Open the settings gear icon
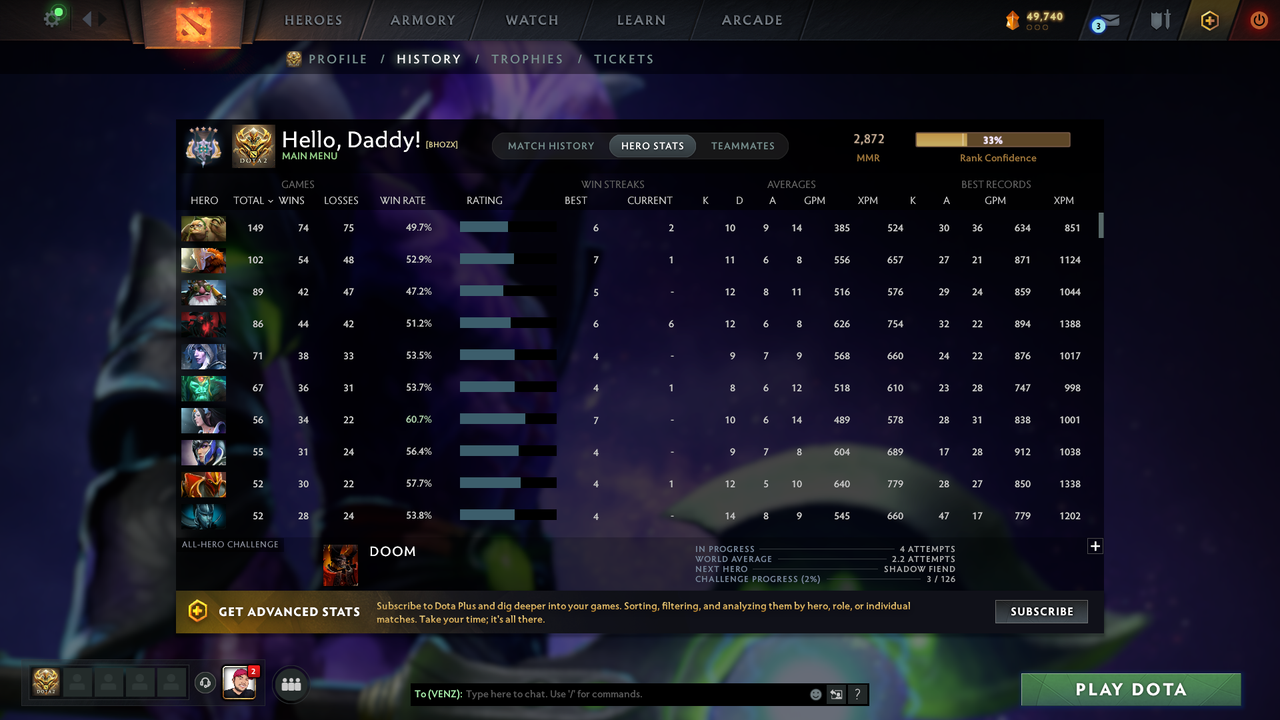Screen dimensions: 1280x720 [x=52, y=18]
